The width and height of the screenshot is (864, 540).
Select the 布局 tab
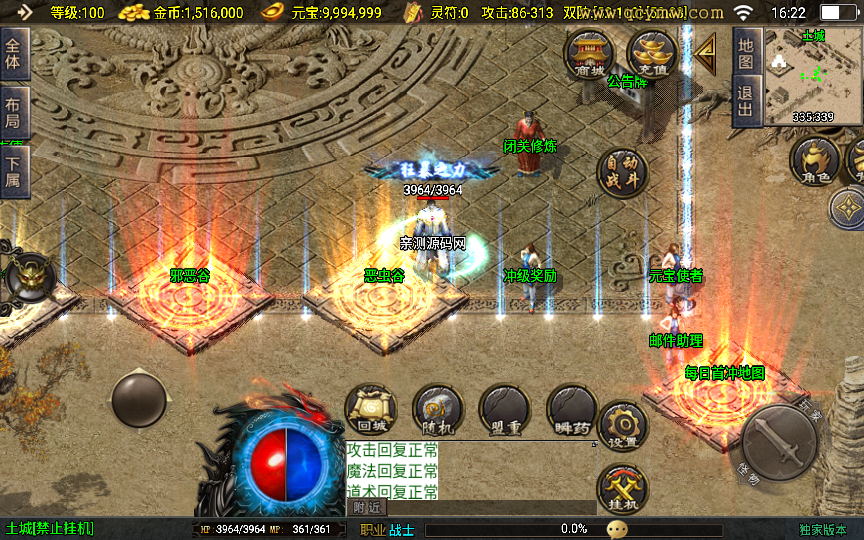click(x=14, y=114)
